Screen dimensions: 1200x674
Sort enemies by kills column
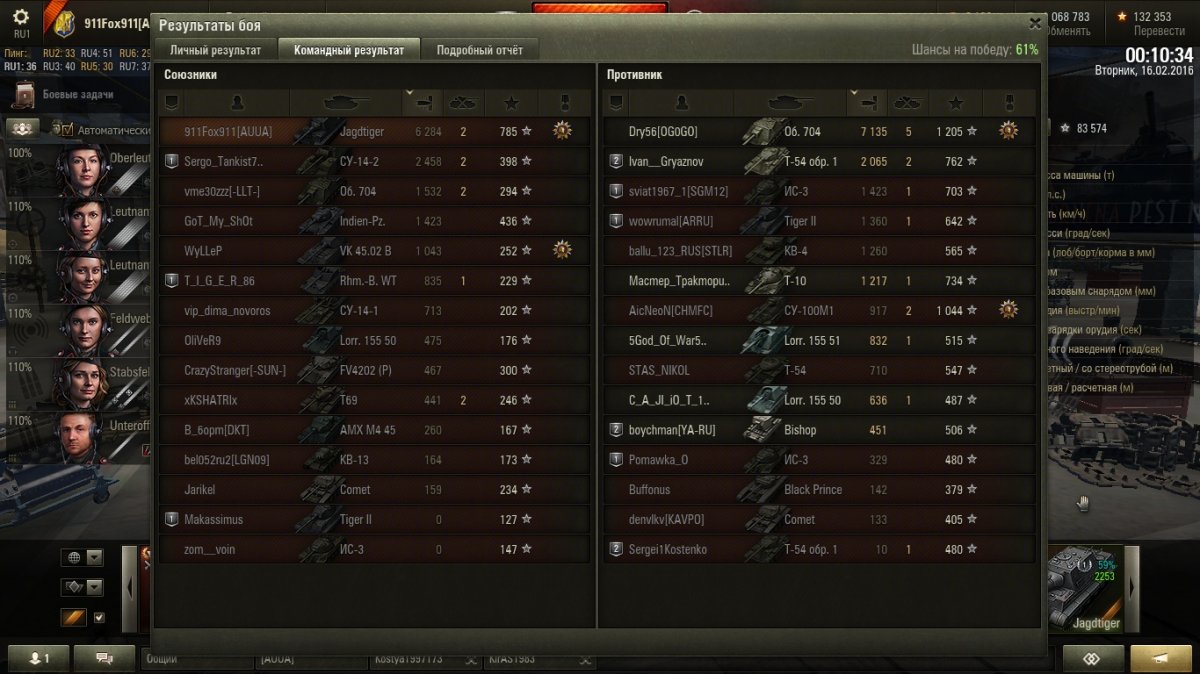click(x=907, y=102)
